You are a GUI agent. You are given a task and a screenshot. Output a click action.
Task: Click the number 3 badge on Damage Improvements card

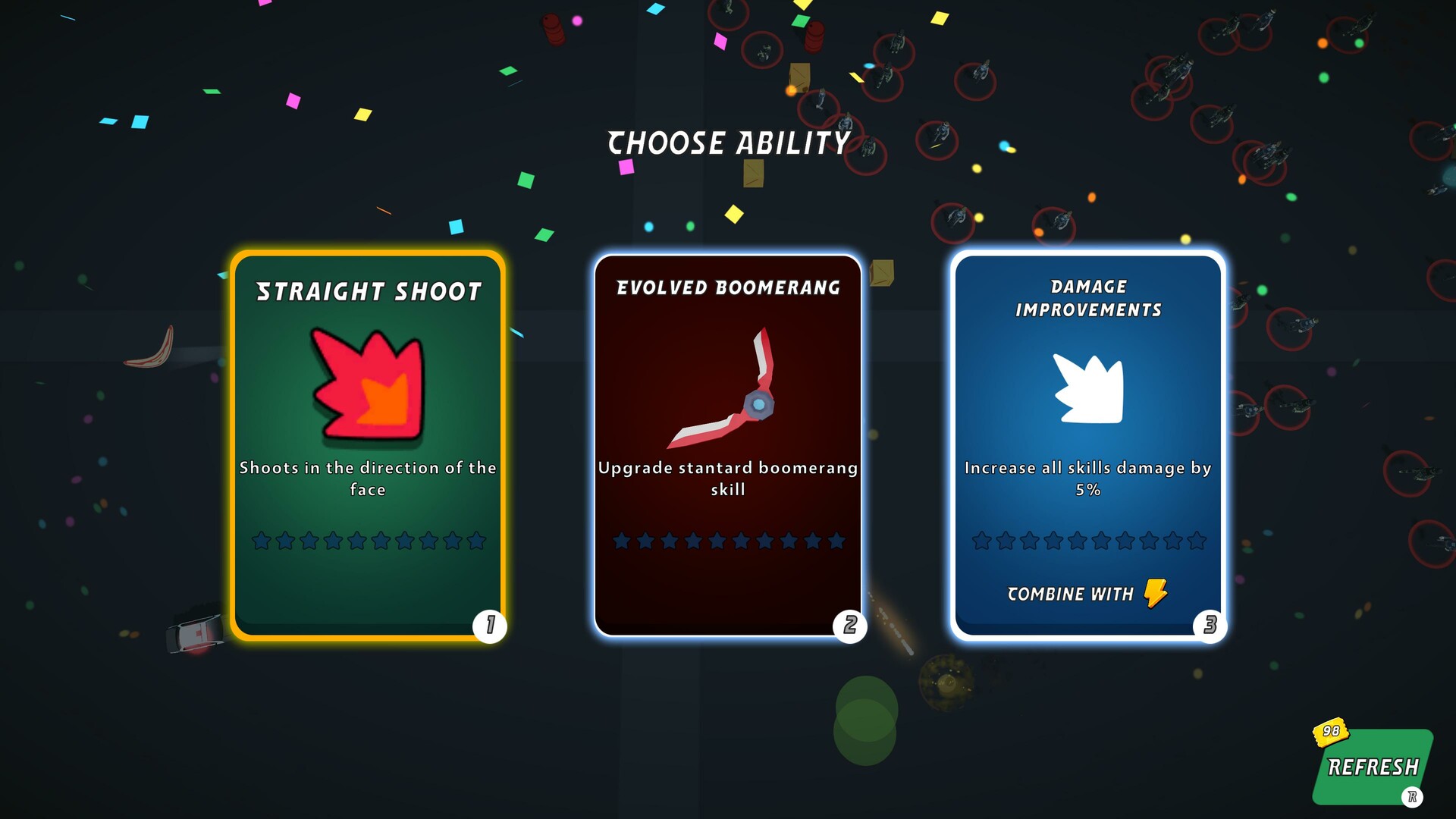pyautogui.click(x=1211, y=626)
